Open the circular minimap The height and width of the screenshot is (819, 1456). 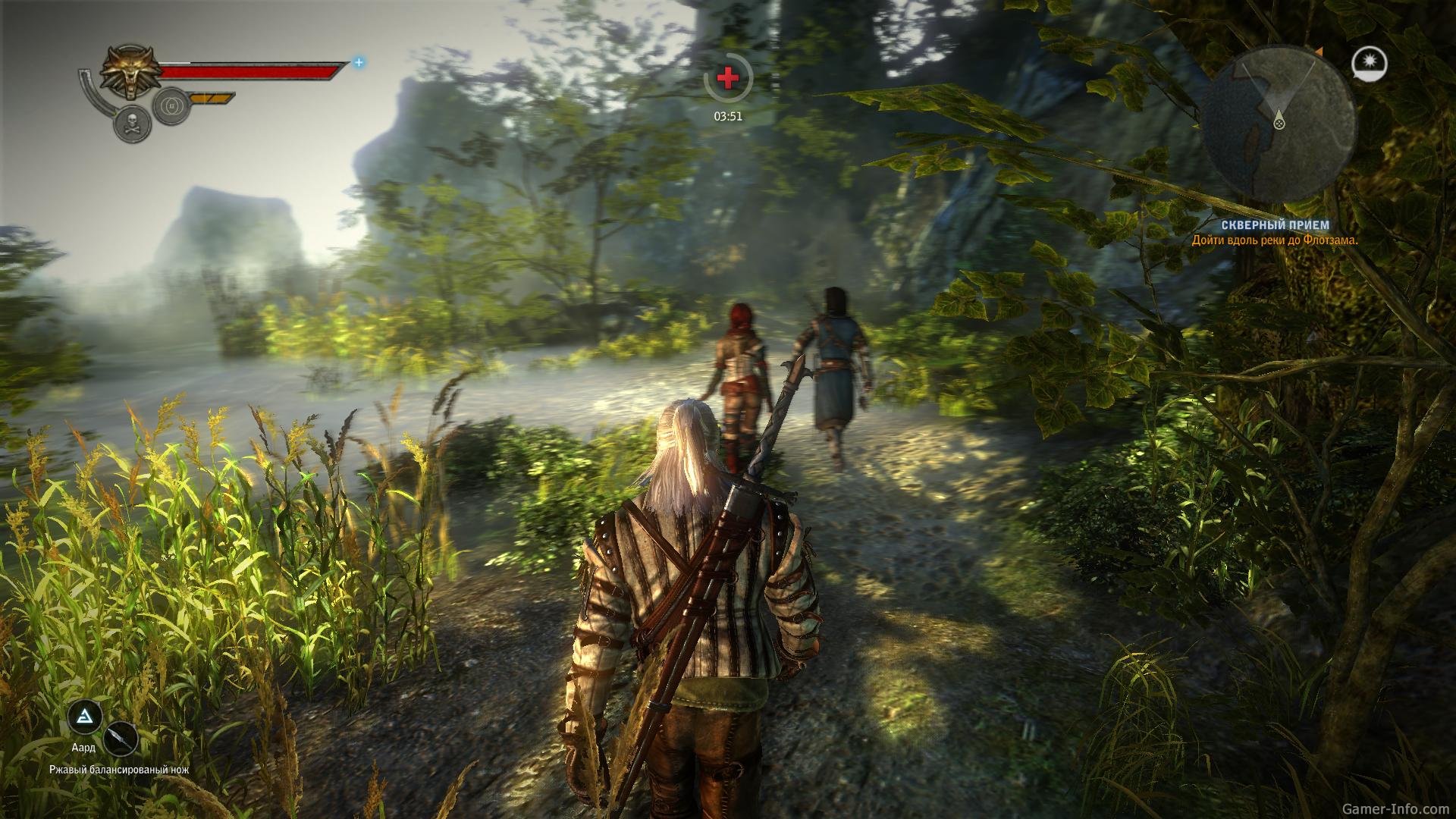click(x=1279, y=125)
